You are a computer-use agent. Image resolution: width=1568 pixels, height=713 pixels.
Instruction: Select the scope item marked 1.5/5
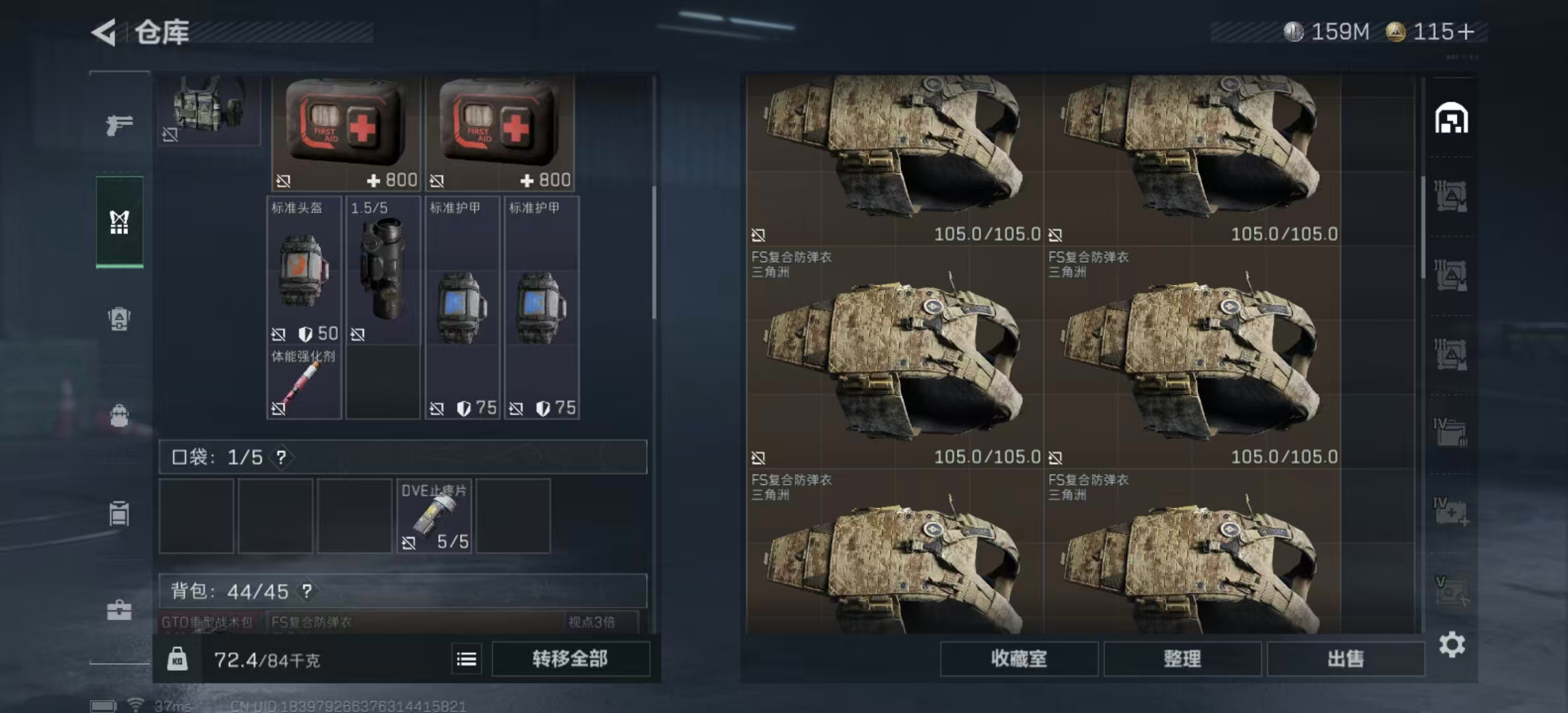pyautogui.click(x=383, y=271)
